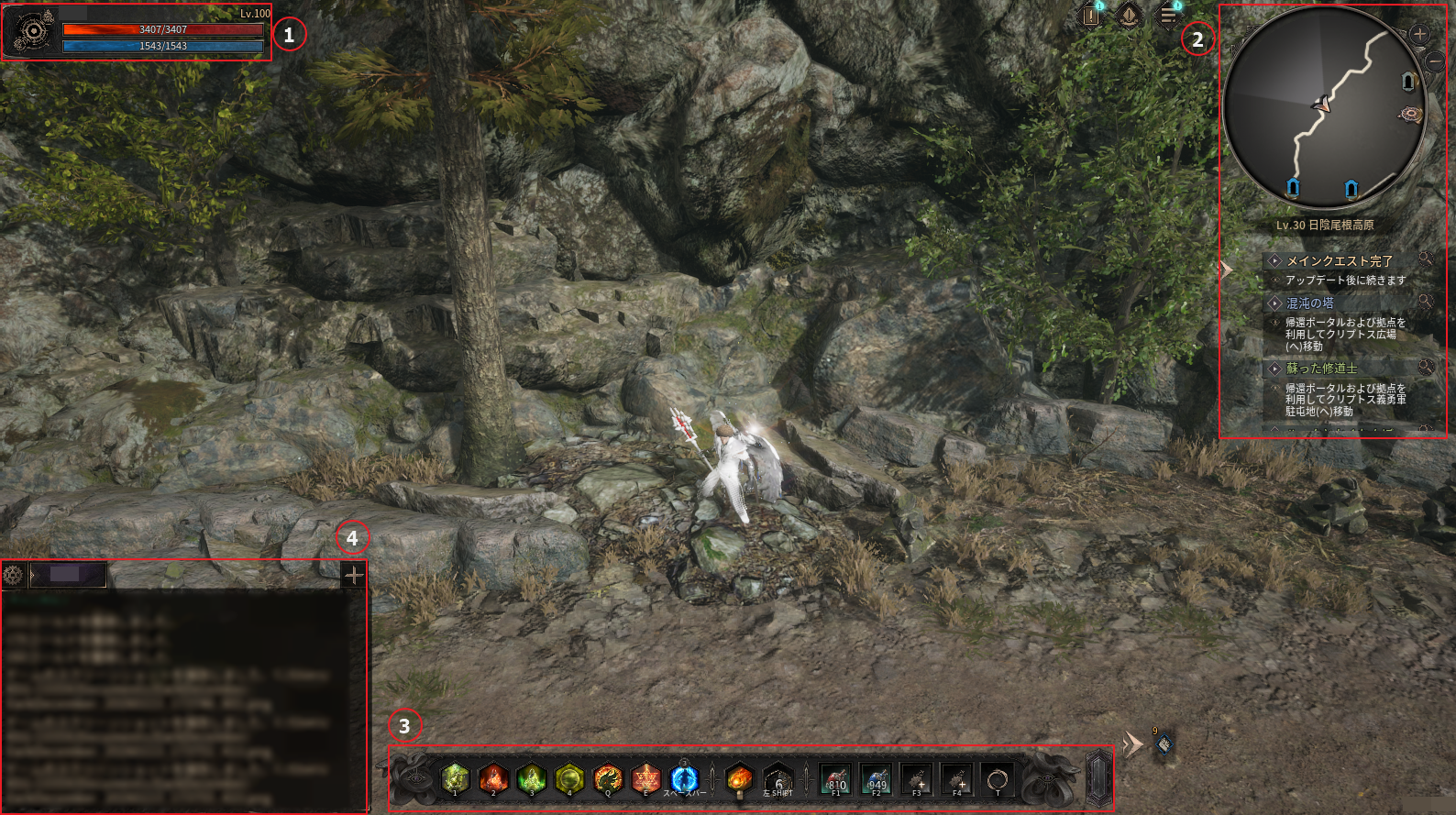Open the circular minimap
This screenshot has width=1456, height=815.
click(x=1323, y=106)
